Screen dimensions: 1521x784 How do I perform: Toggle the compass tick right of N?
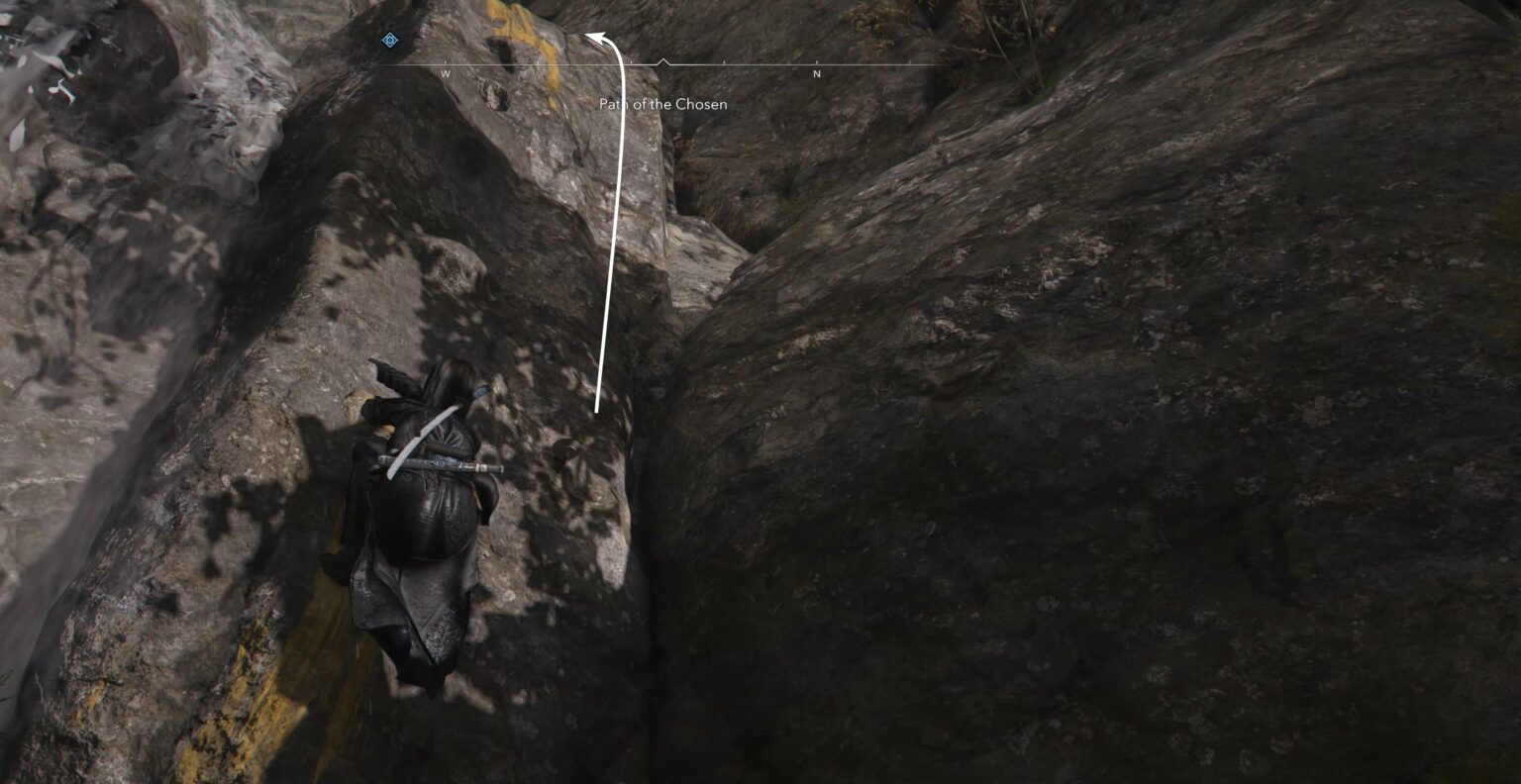point(911,59)
